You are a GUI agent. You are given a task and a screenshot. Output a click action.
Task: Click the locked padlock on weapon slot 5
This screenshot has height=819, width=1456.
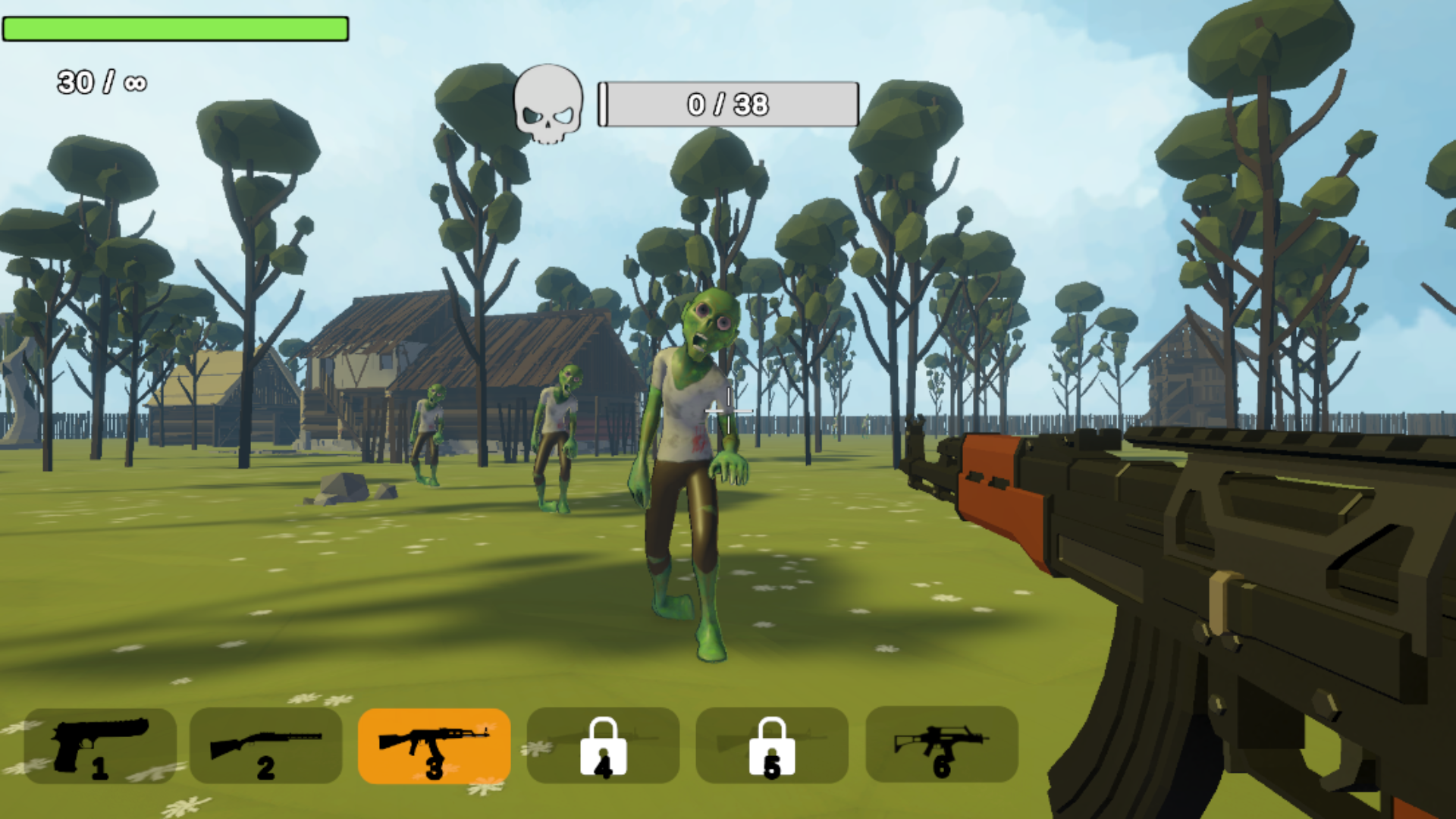[771, 747]
